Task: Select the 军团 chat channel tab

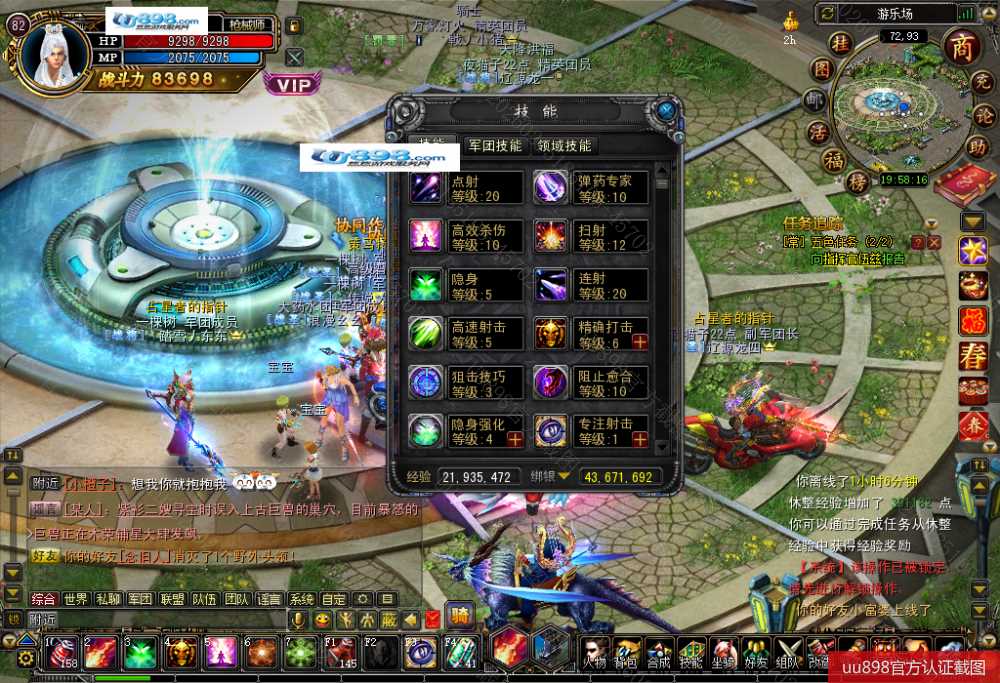Action: pos(139,600)
